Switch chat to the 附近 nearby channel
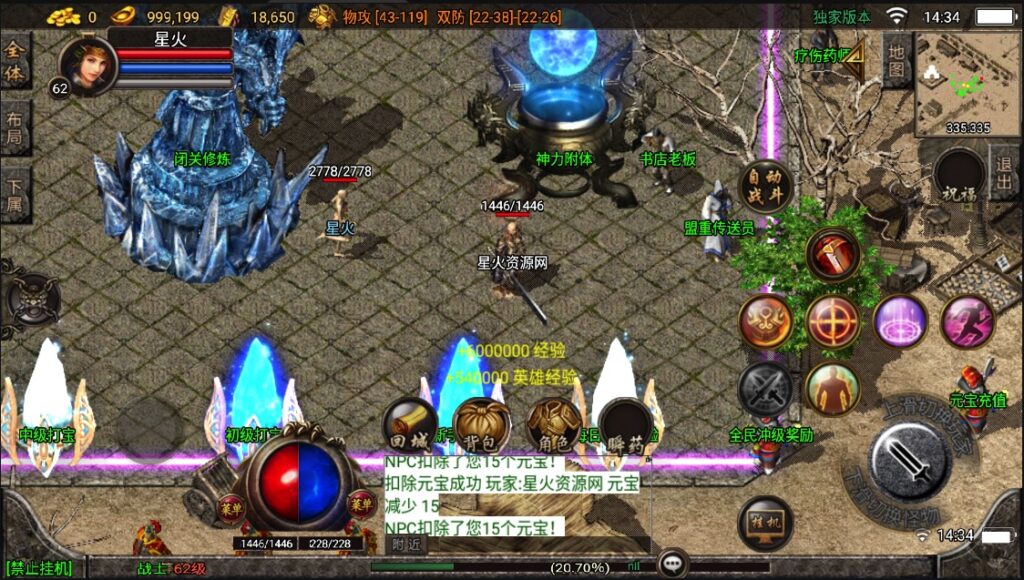The height and width of the screenshot is (580, 1024). pos(406,545)
